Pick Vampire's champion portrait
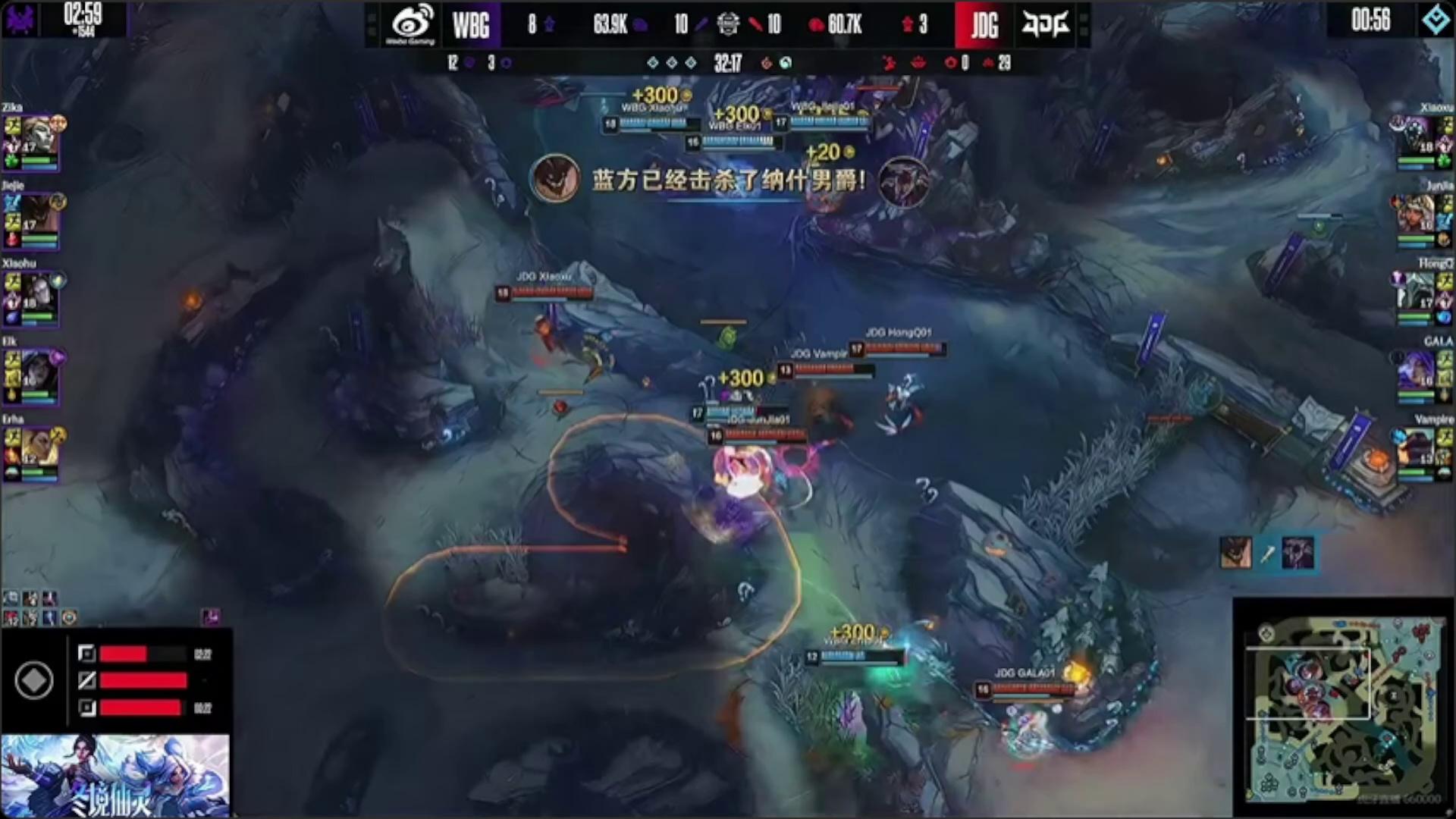Viewport: 1456px width, 819px height. pyautogui.click(x=1415, y=448)
